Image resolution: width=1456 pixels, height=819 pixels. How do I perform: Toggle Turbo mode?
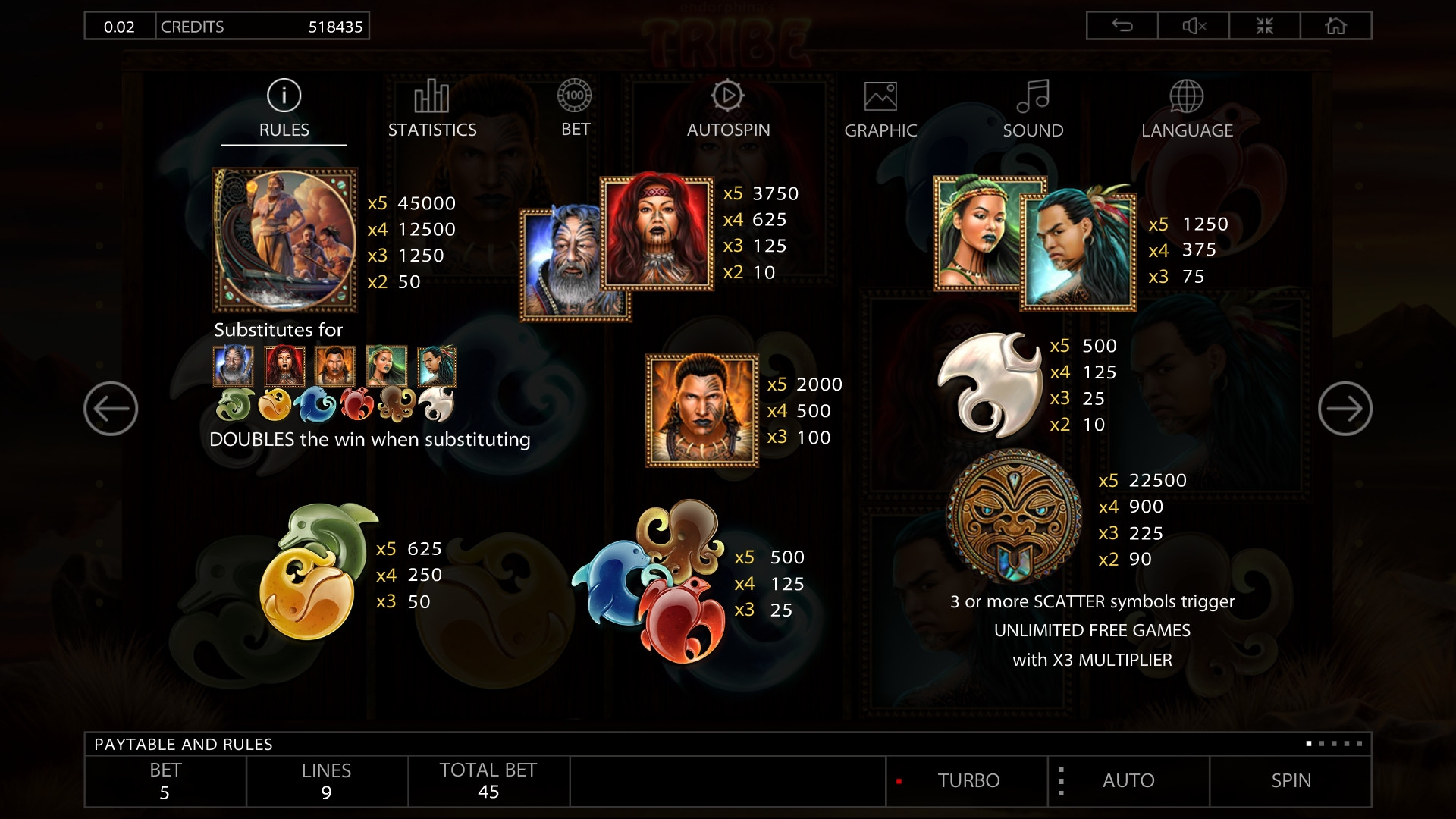pos(968,781)
